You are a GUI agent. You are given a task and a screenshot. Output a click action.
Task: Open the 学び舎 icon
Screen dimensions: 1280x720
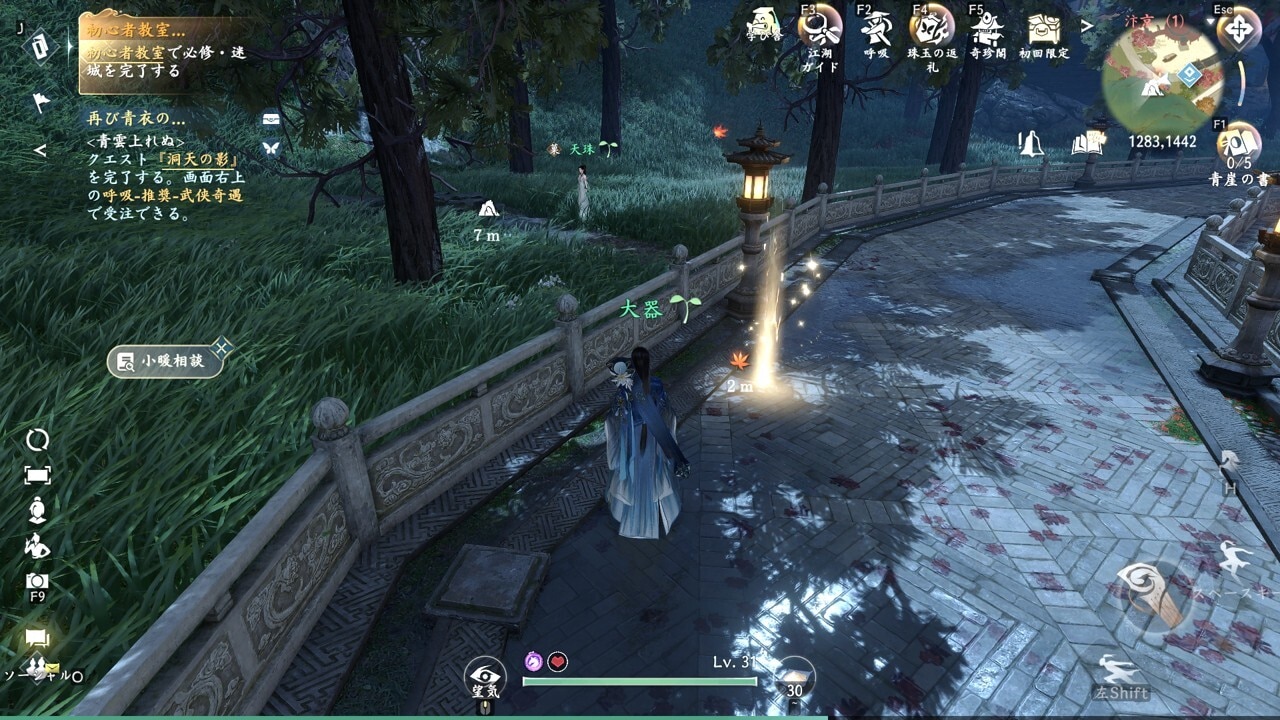click(x=765, y=24)
